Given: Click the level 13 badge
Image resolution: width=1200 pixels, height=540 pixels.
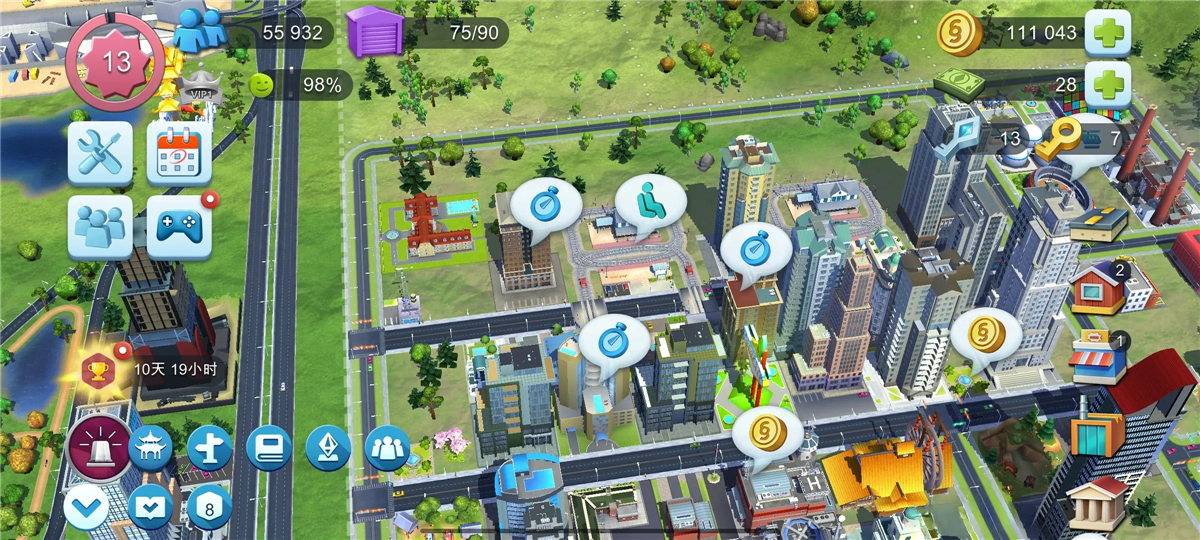Looking at the screenshot, I should point(116,62).
